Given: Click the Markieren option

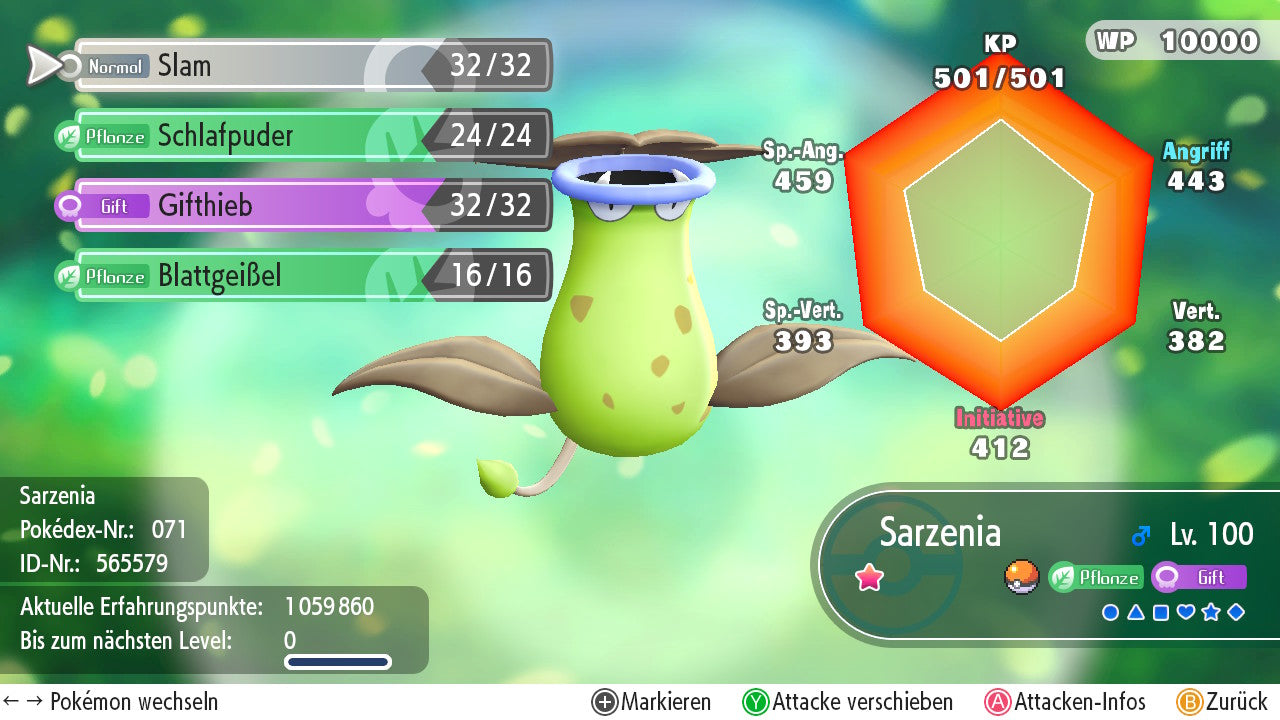Looking at the screenshot, I should click(x=652, y=702).
